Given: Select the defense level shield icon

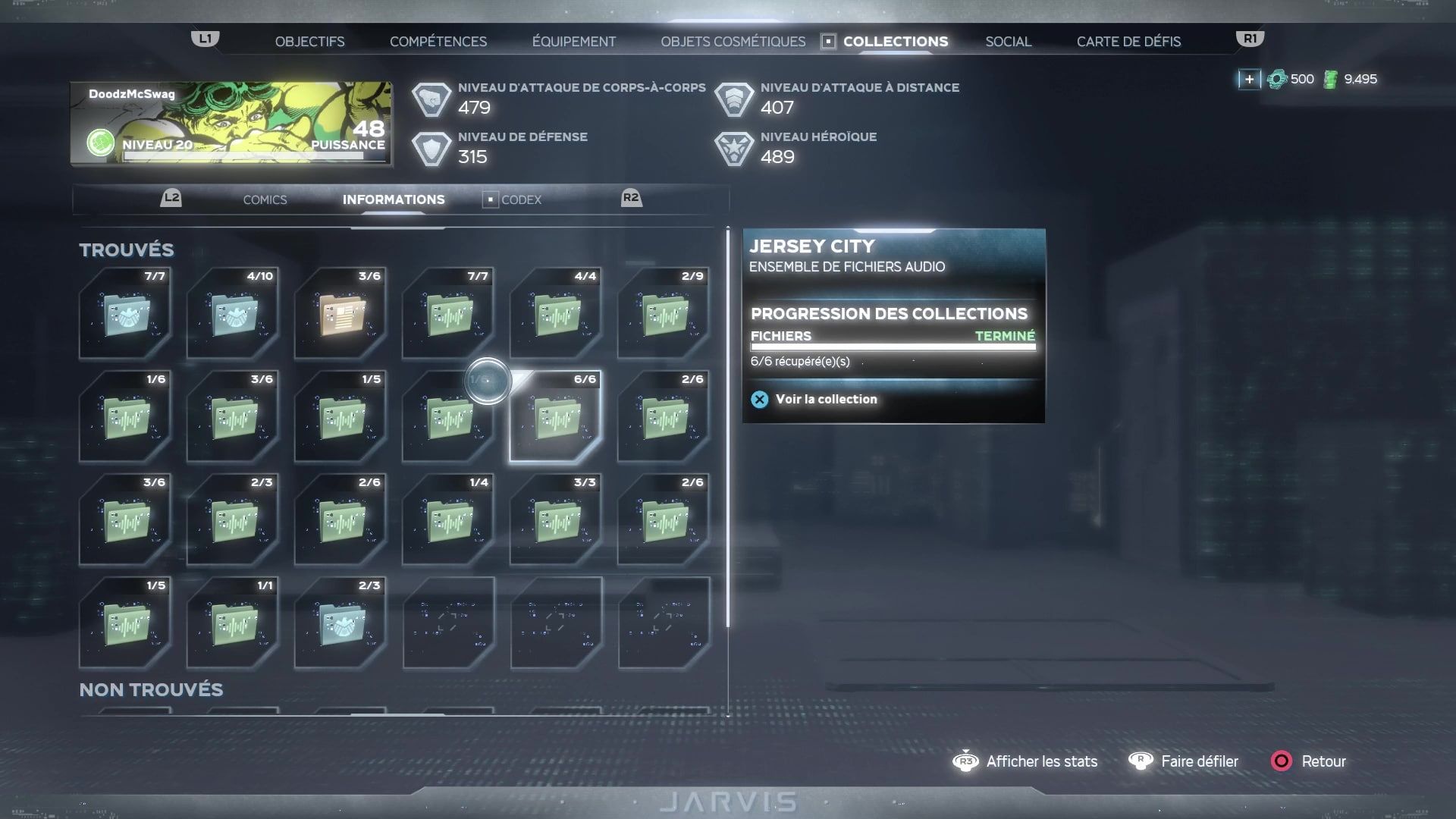Looking at the screenshot, I should pos(432,148).
